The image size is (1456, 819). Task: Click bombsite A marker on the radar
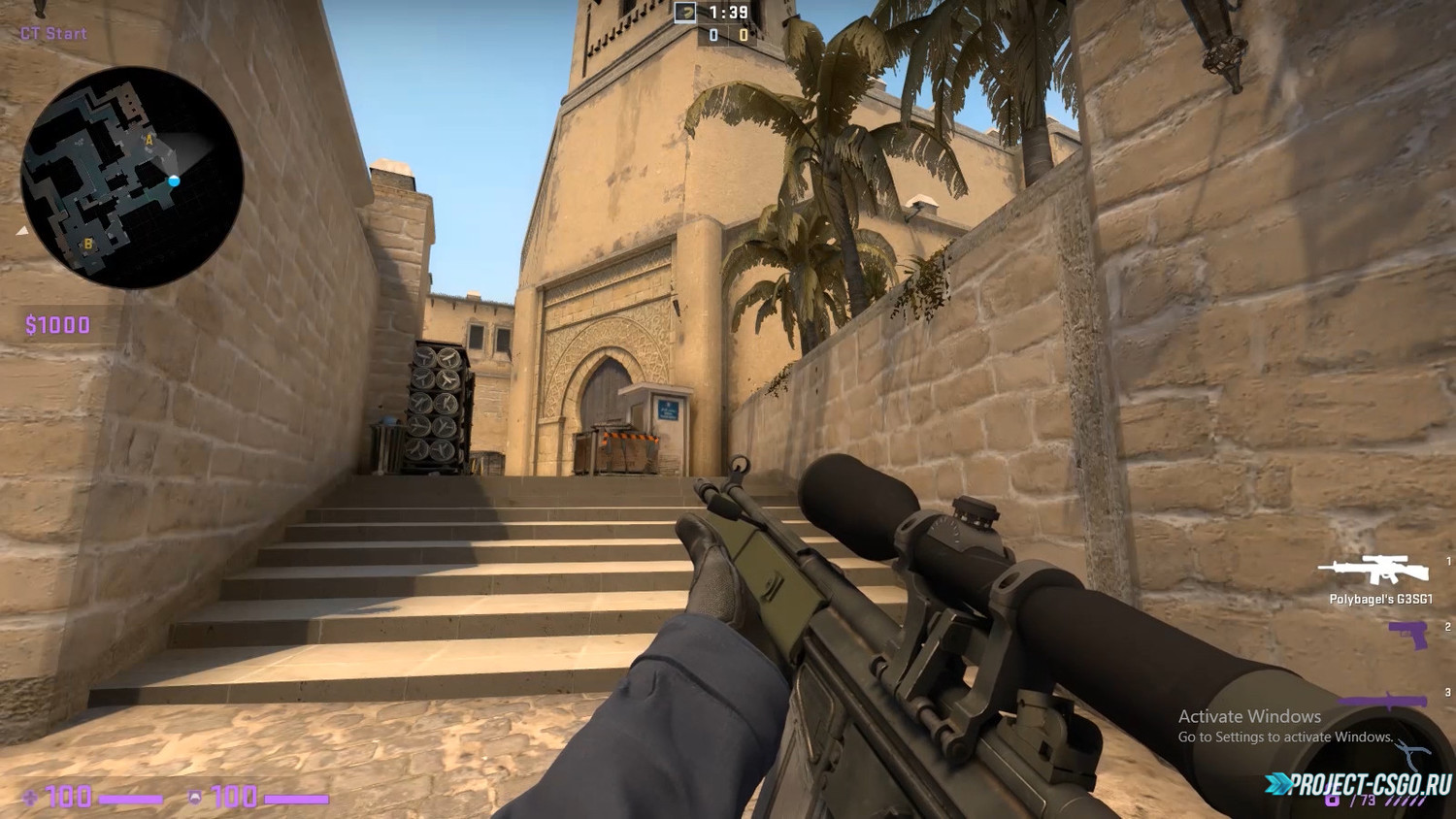pos(149,140)
